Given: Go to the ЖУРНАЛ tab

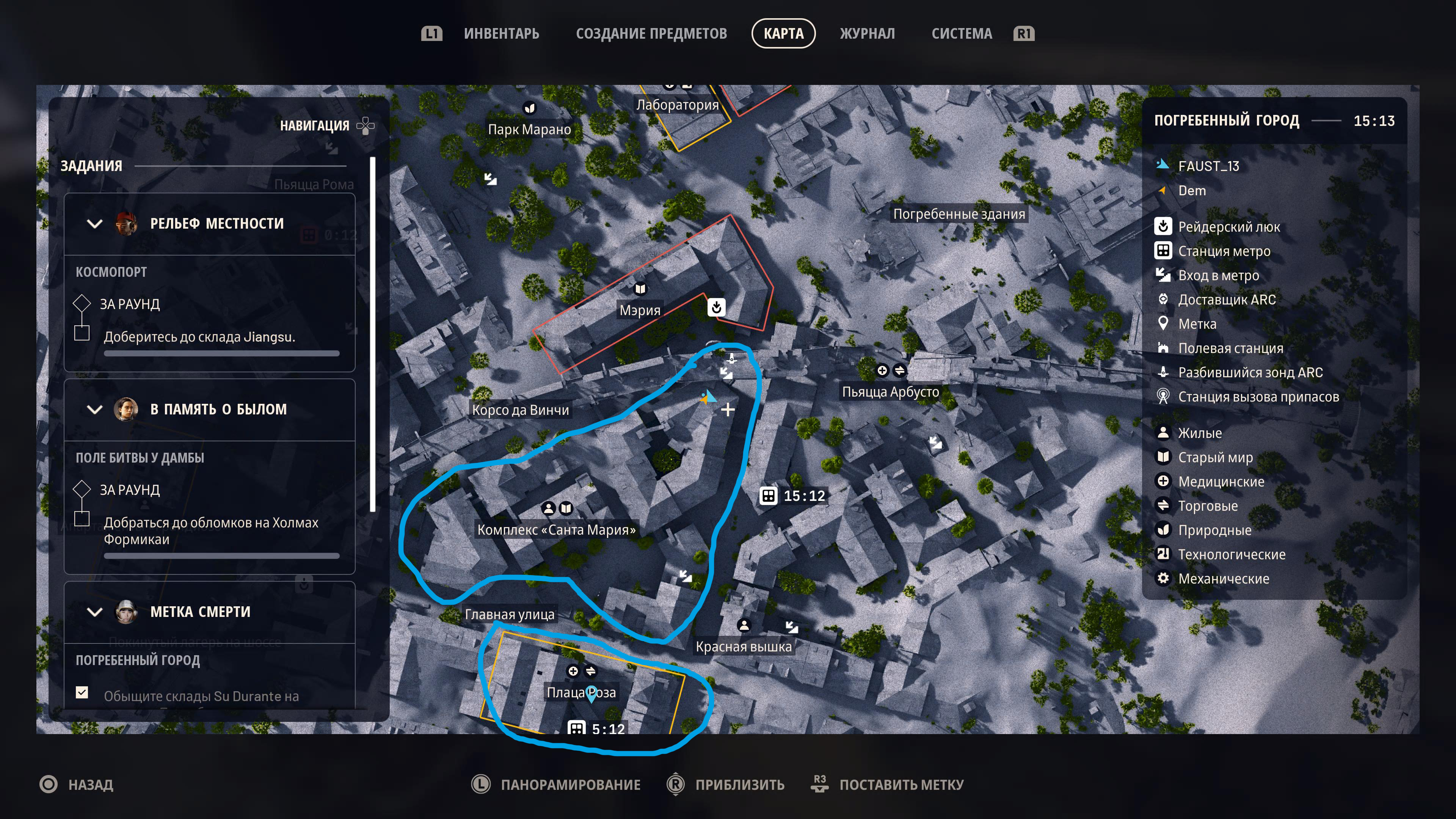Looking at the screenshot, I should (867, 34).
